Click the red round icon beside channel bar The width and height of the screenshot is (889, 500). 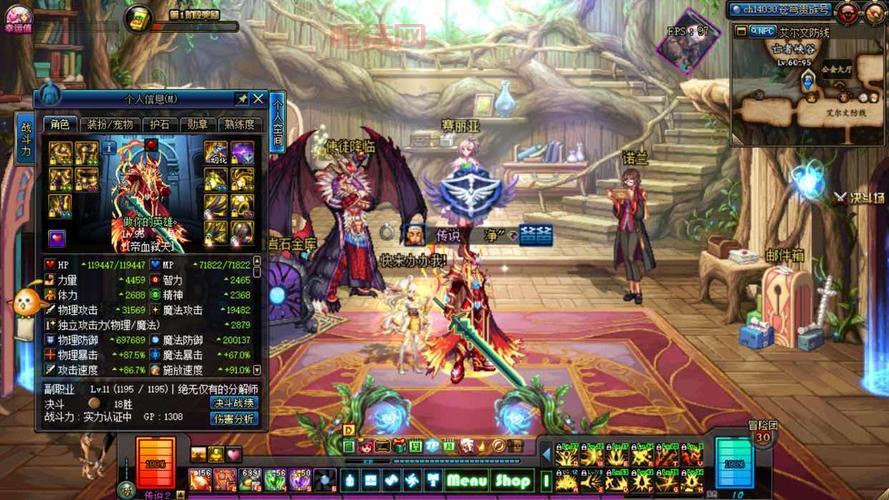point(848,11)
